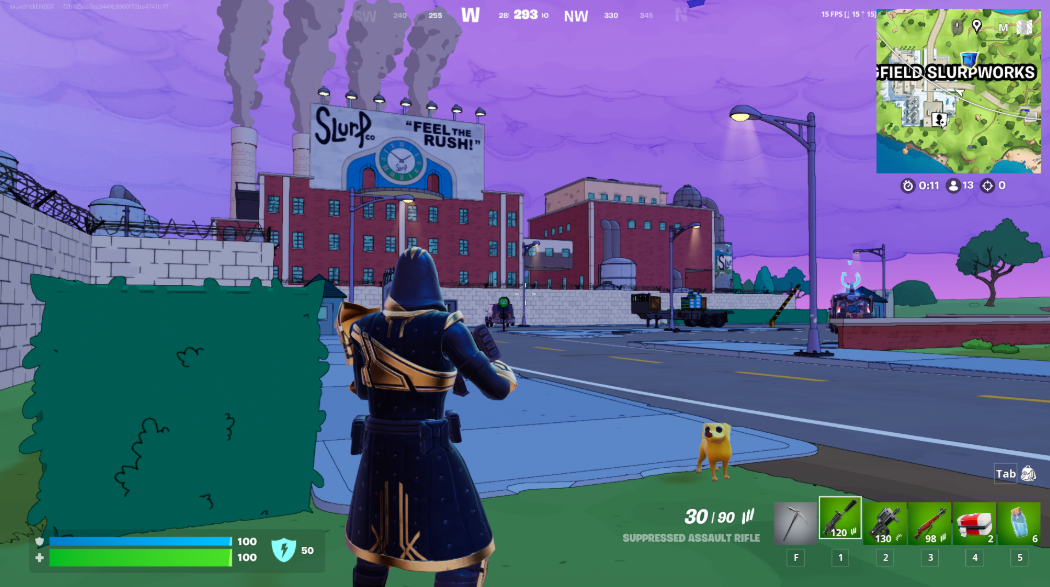The width and height of the screenshot is (1050, 587).
Task: Equip the submachine gun with 130 ammo
Action: coord(884,522)
